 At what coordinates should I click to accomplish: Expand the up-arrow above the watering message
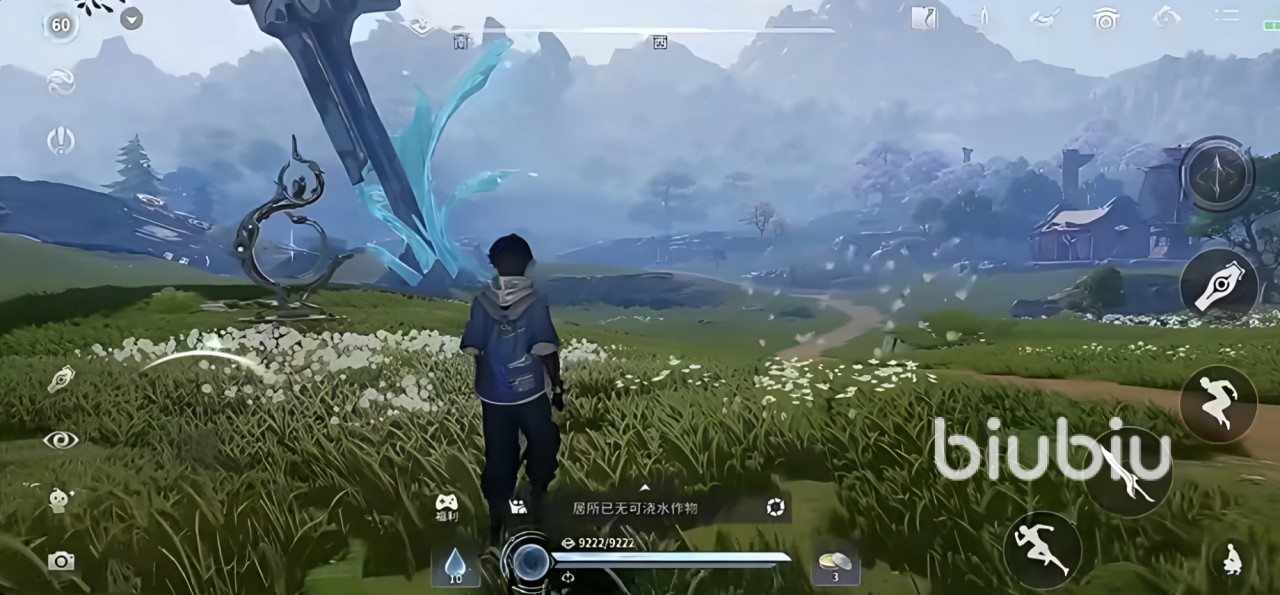tap(645, 488)
